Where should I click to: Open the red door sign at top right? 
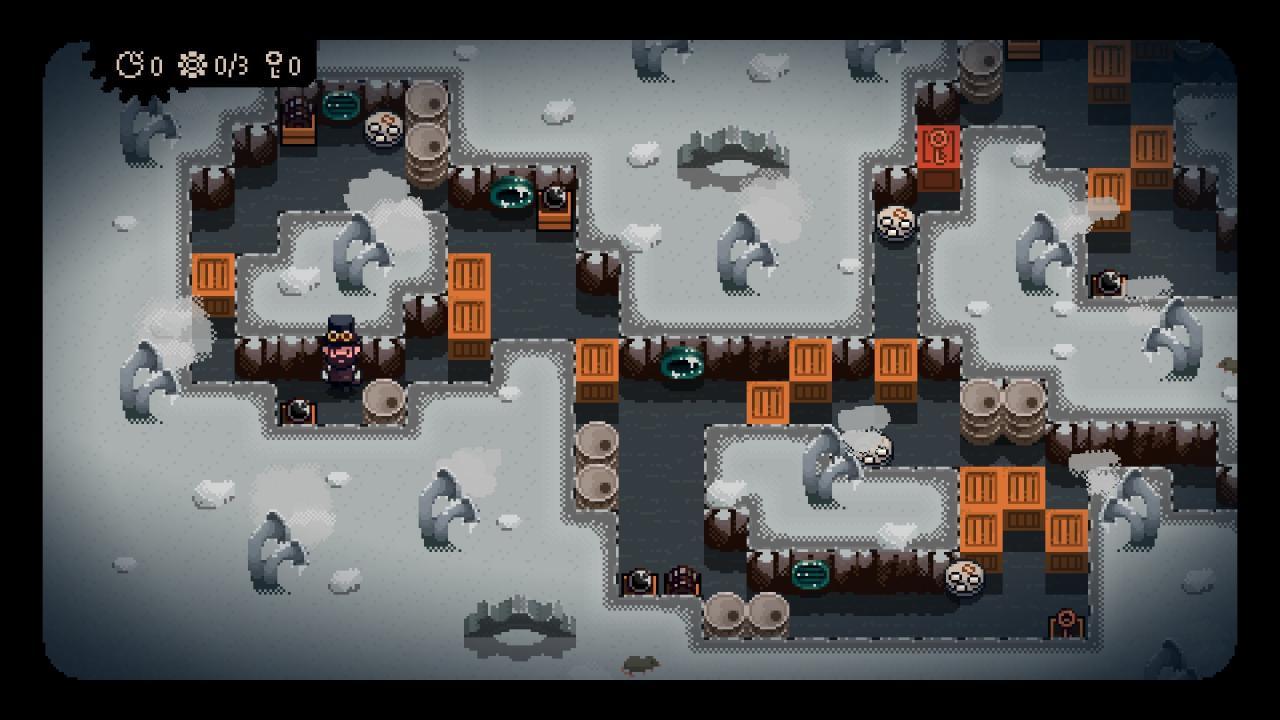point(937,148)
